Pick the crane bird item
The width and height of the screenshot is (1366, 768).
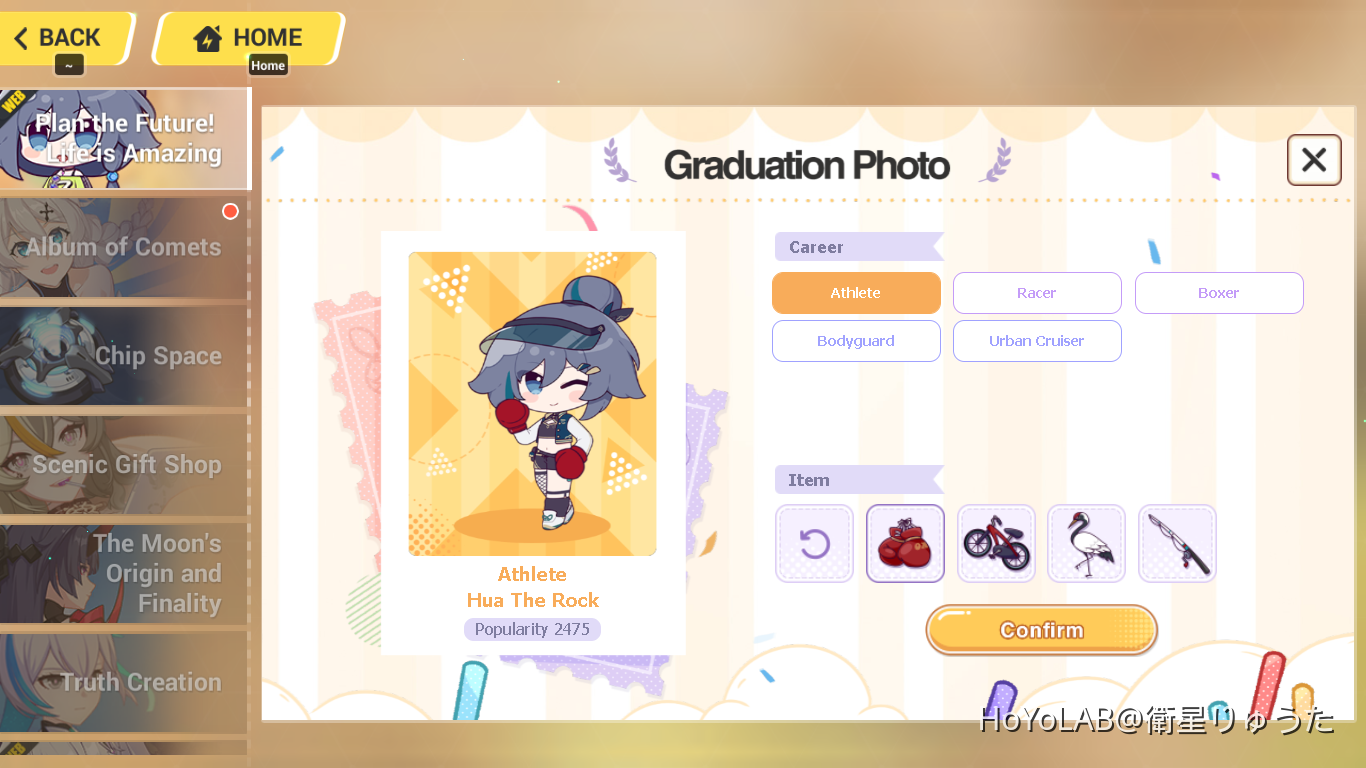[x=1086, y=543]
